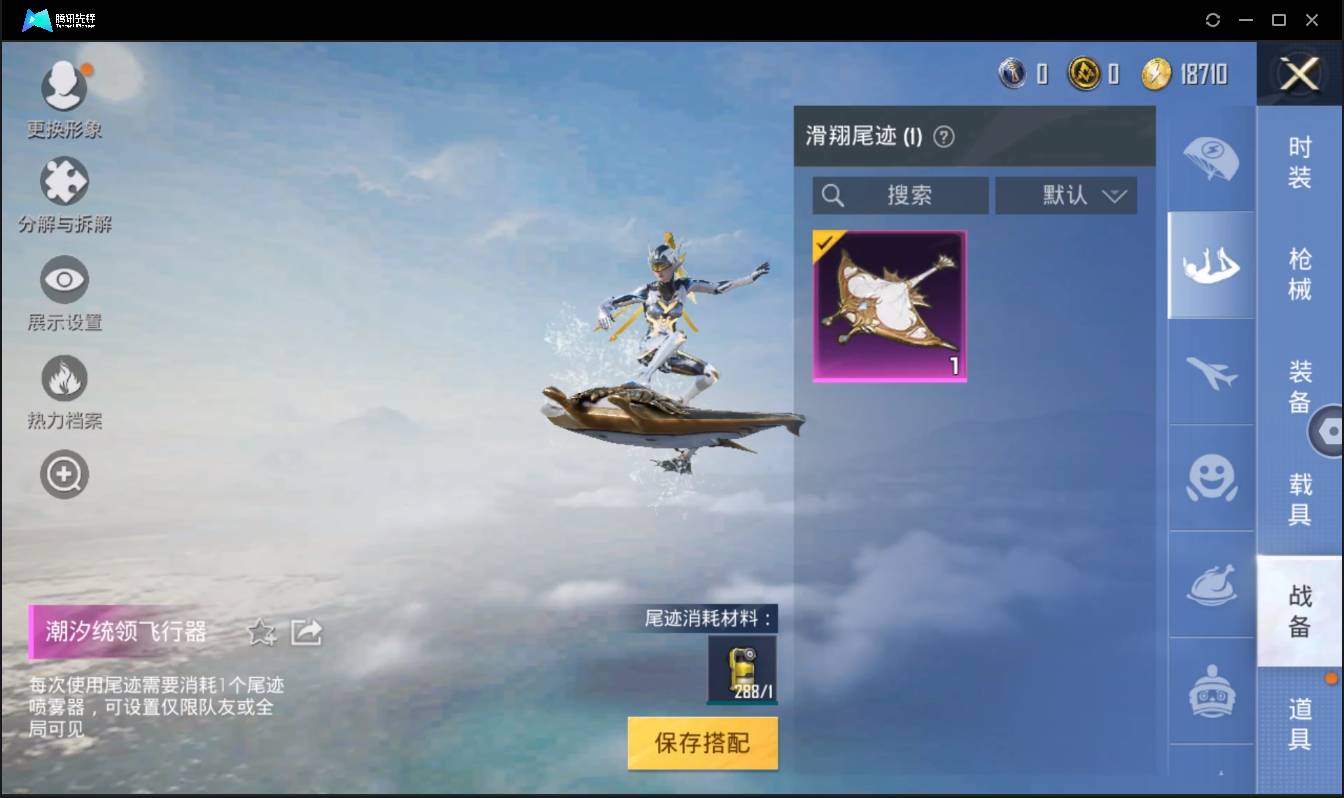Open the 更换形象 avatar change panel
Viewport: 1344px width, 798px height.
pos(64,86)
